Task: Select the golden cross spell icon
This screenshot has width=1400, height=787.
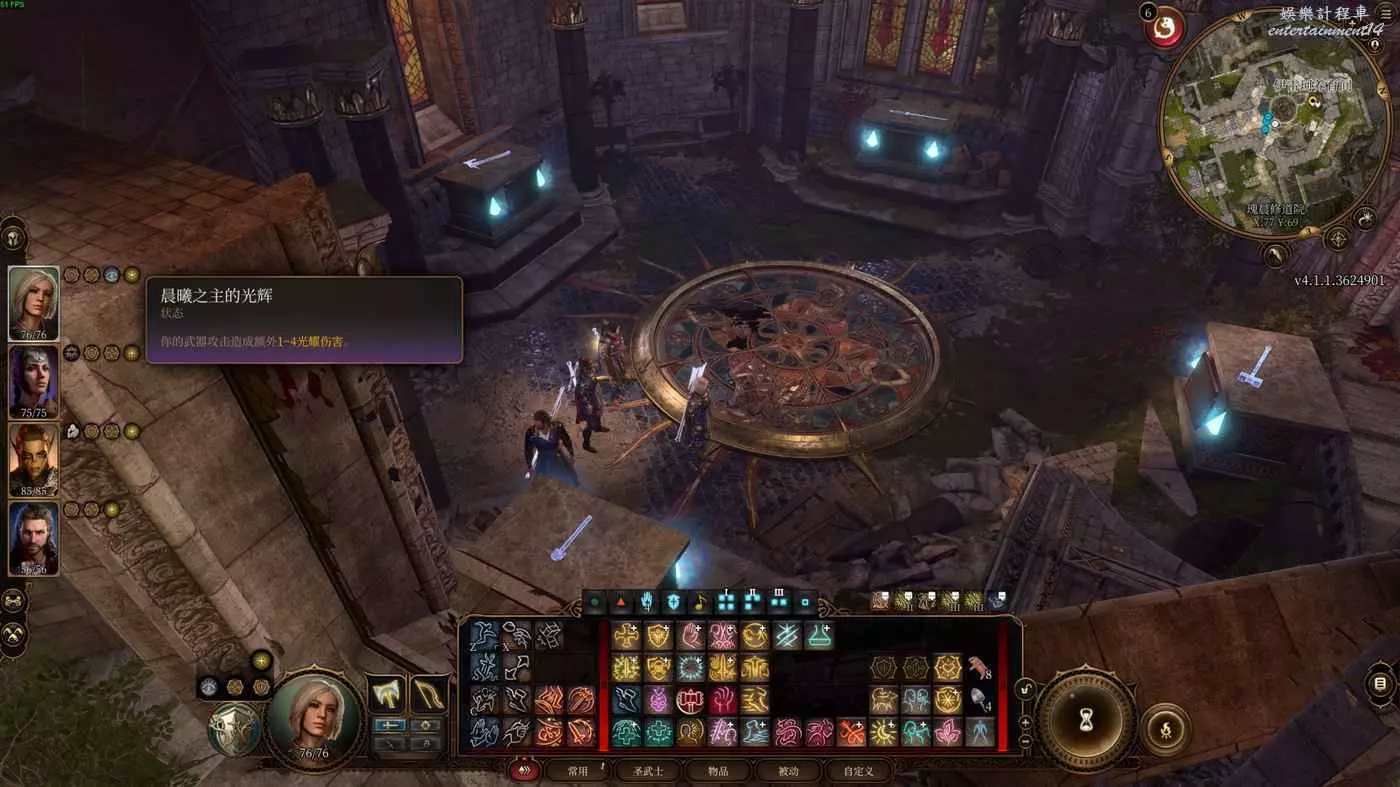Action: point(627,636)
